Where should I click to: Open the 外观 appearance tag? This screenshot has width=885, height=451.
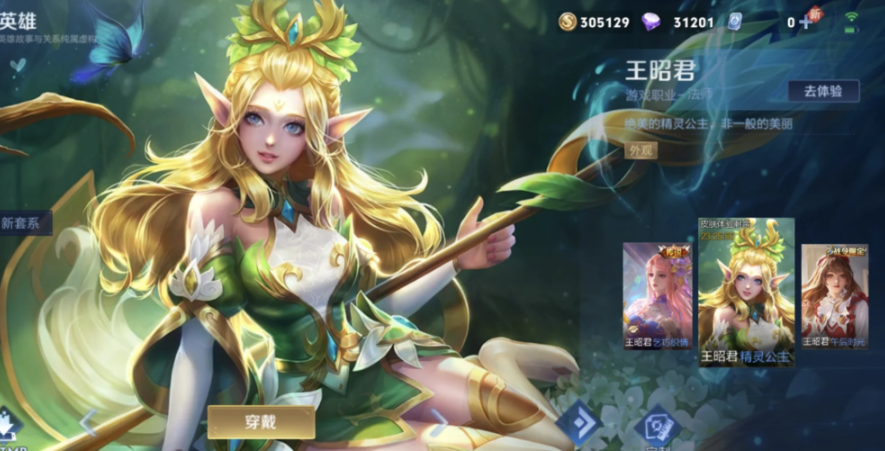point(641,150)
